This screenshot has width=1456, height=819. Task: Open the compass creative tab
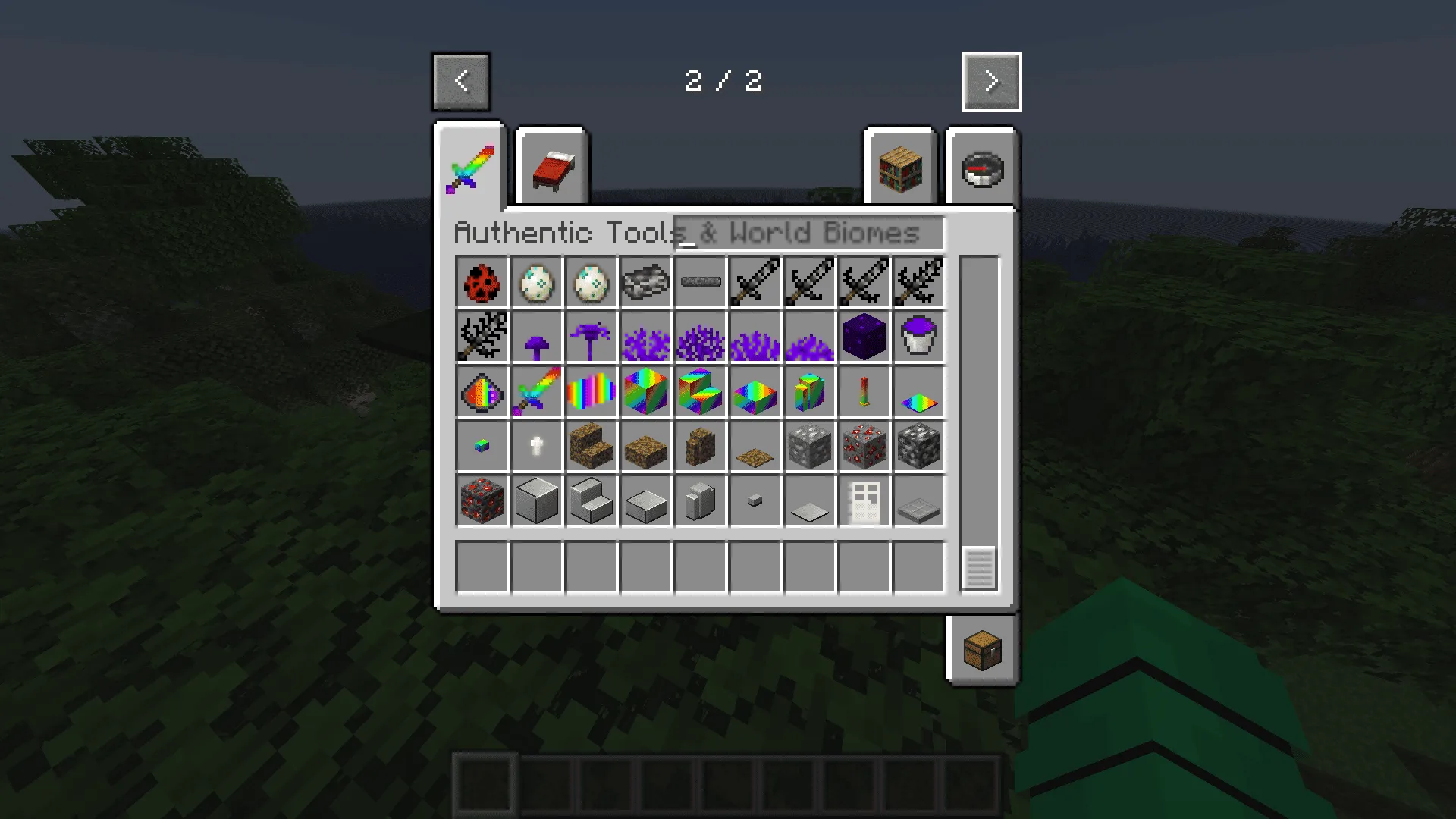coord(982,168)
